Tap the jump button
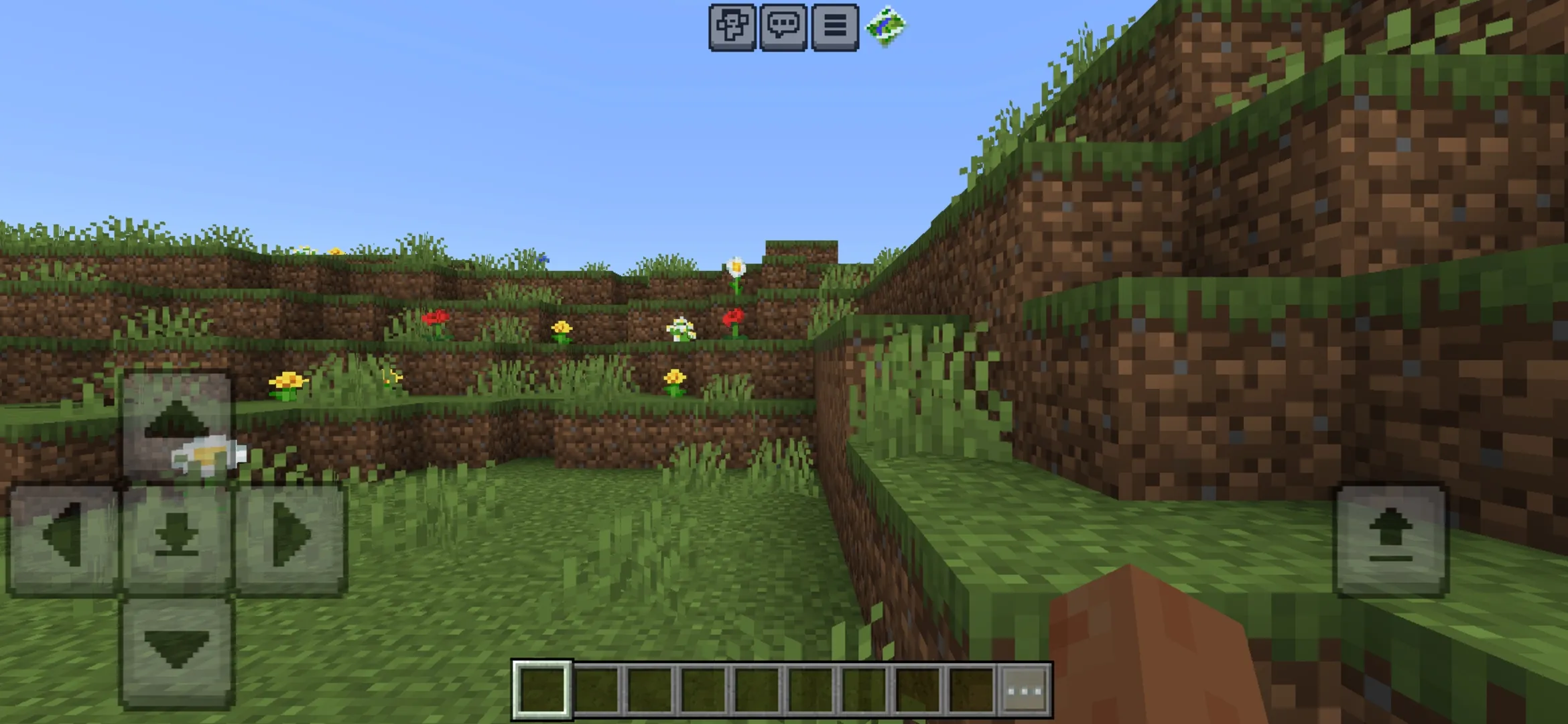This screenshot has width=1568, height=724. 1391,540
